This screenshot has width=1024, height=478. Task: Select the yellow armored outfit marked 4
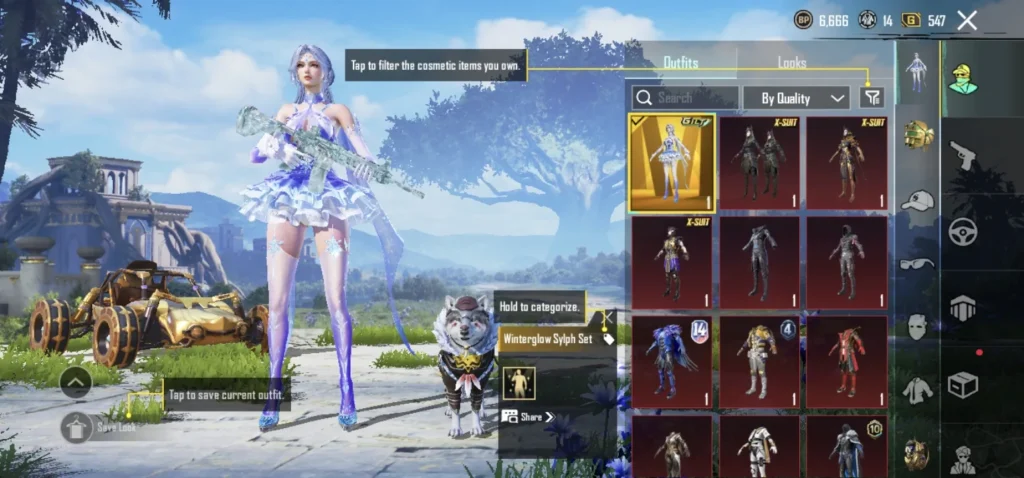[x=760, y=357]
